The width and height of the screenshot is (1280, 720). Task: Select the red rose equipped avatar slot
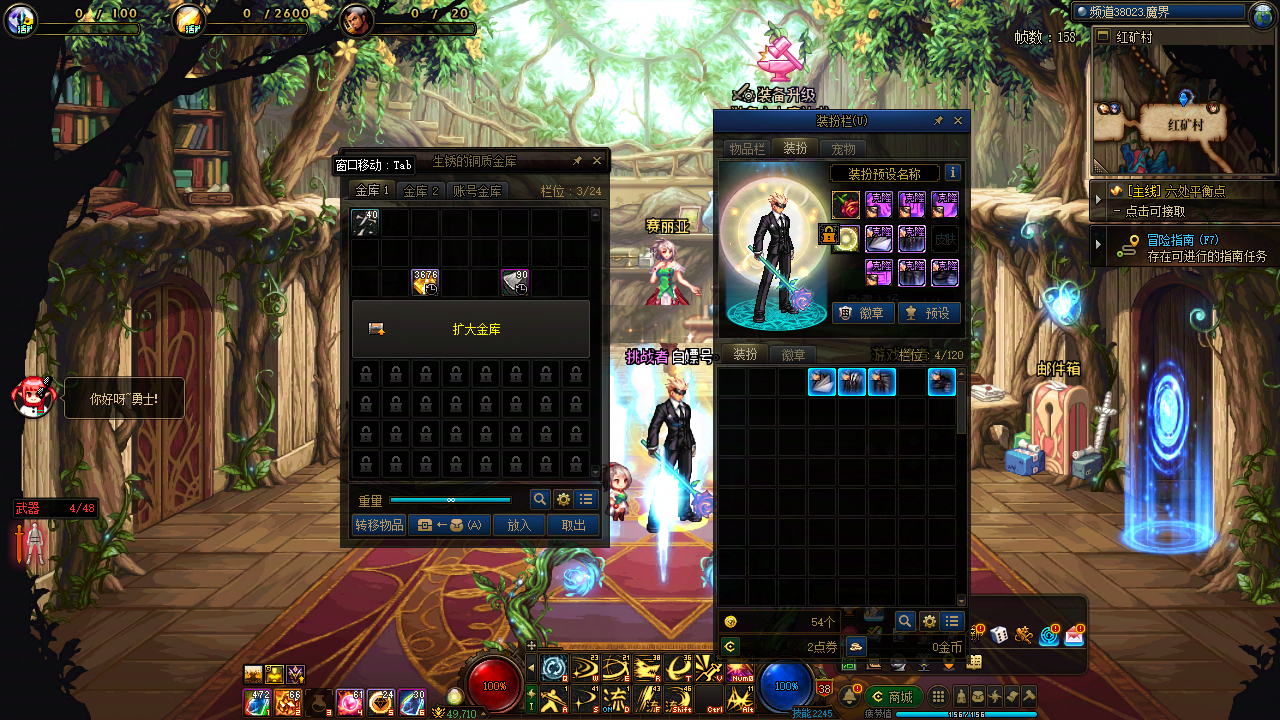click(845, 205)
